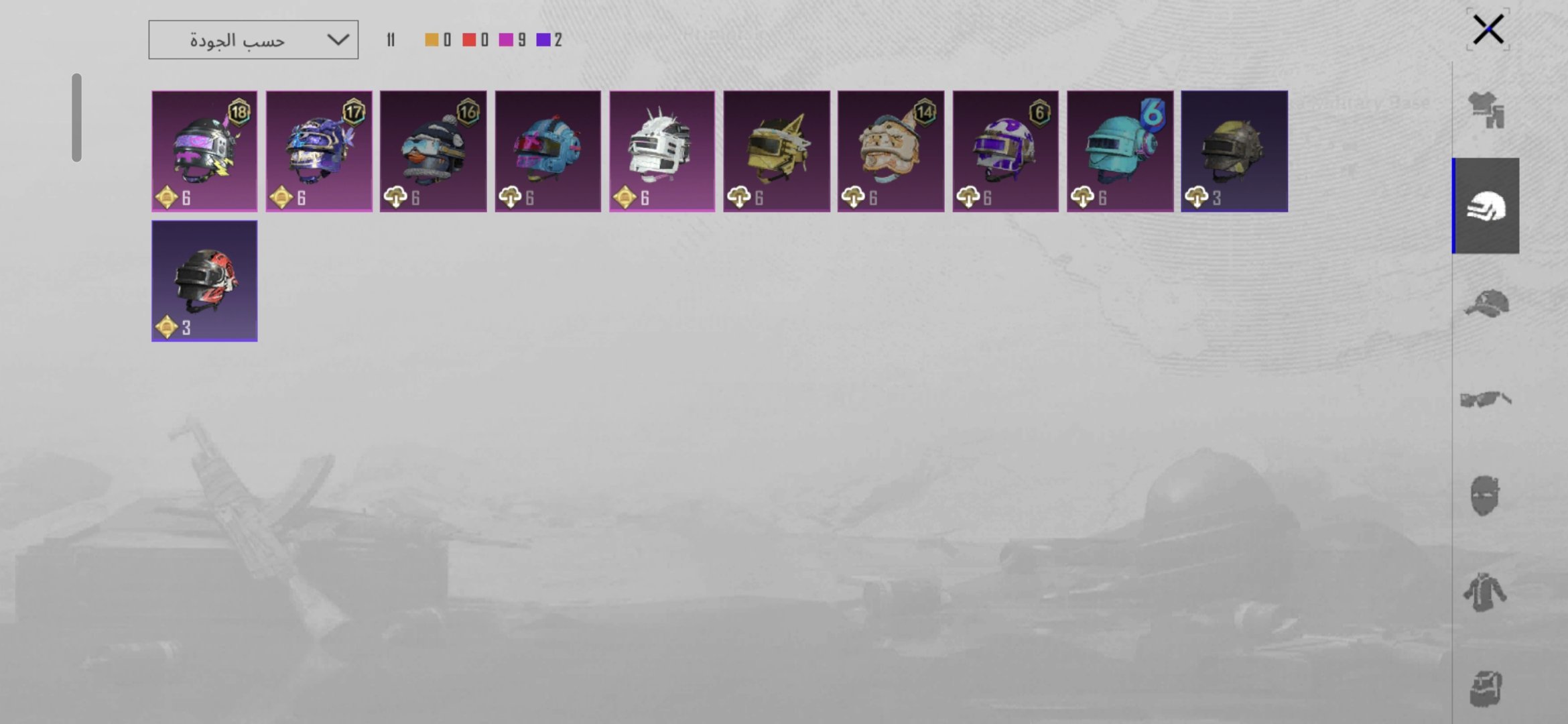This screenshot has height=724, width=1568.
Task: Select the blue helmet with pink visor
Action: 547,151
